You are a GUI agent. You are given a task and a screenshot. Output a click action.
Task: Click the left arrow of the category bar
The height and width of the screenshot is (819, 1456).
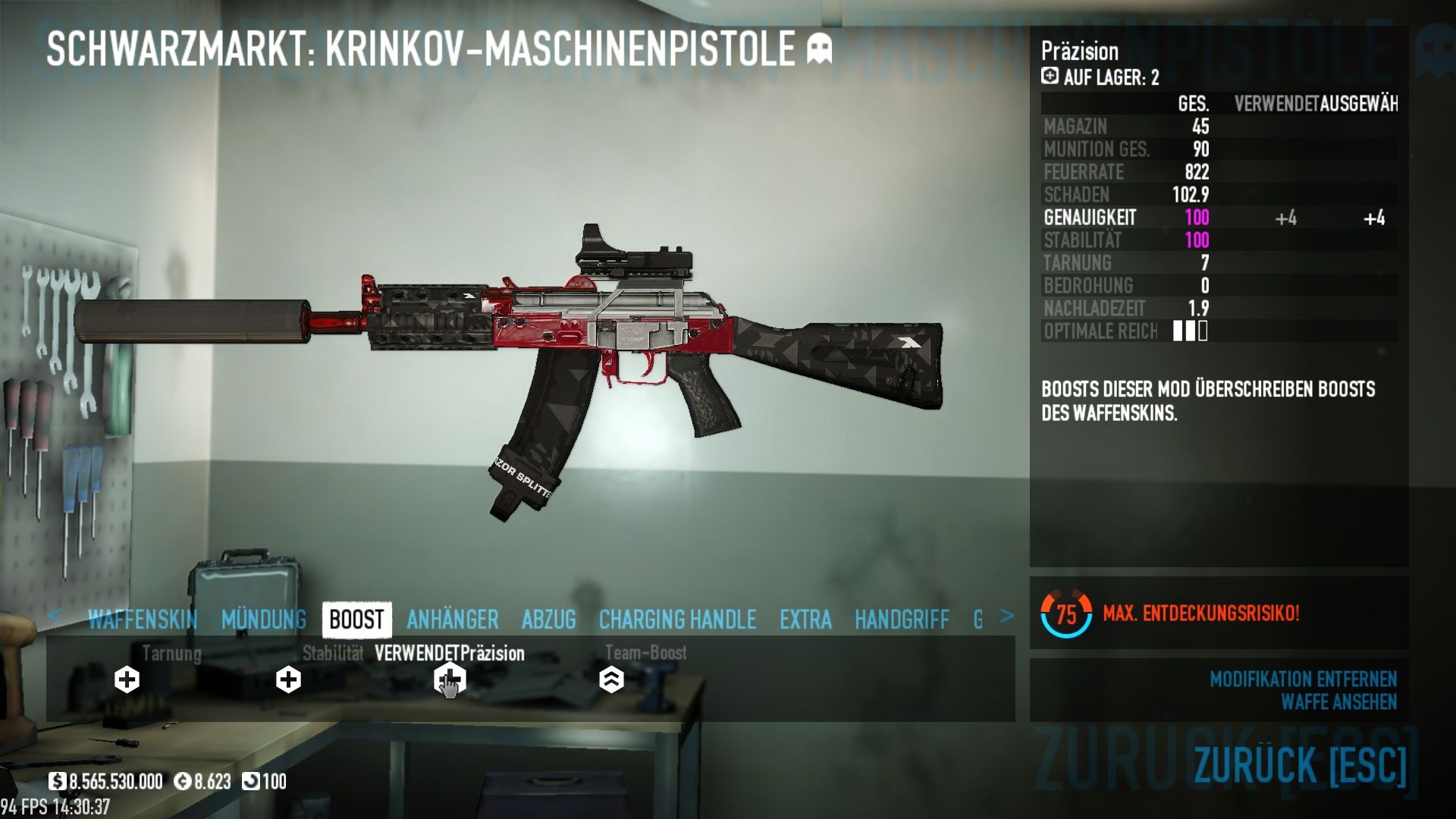coord(54,616)
